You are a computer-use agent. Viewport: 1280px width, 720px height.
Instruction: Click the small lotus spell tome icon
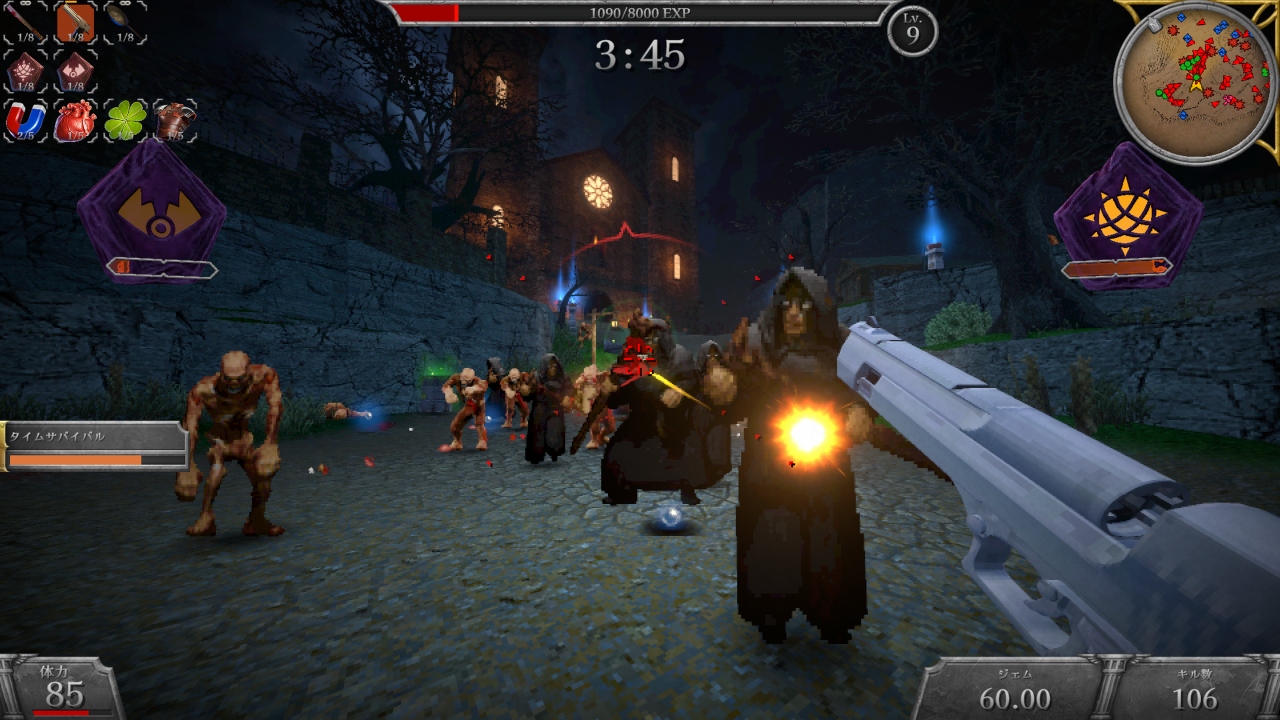26,71
